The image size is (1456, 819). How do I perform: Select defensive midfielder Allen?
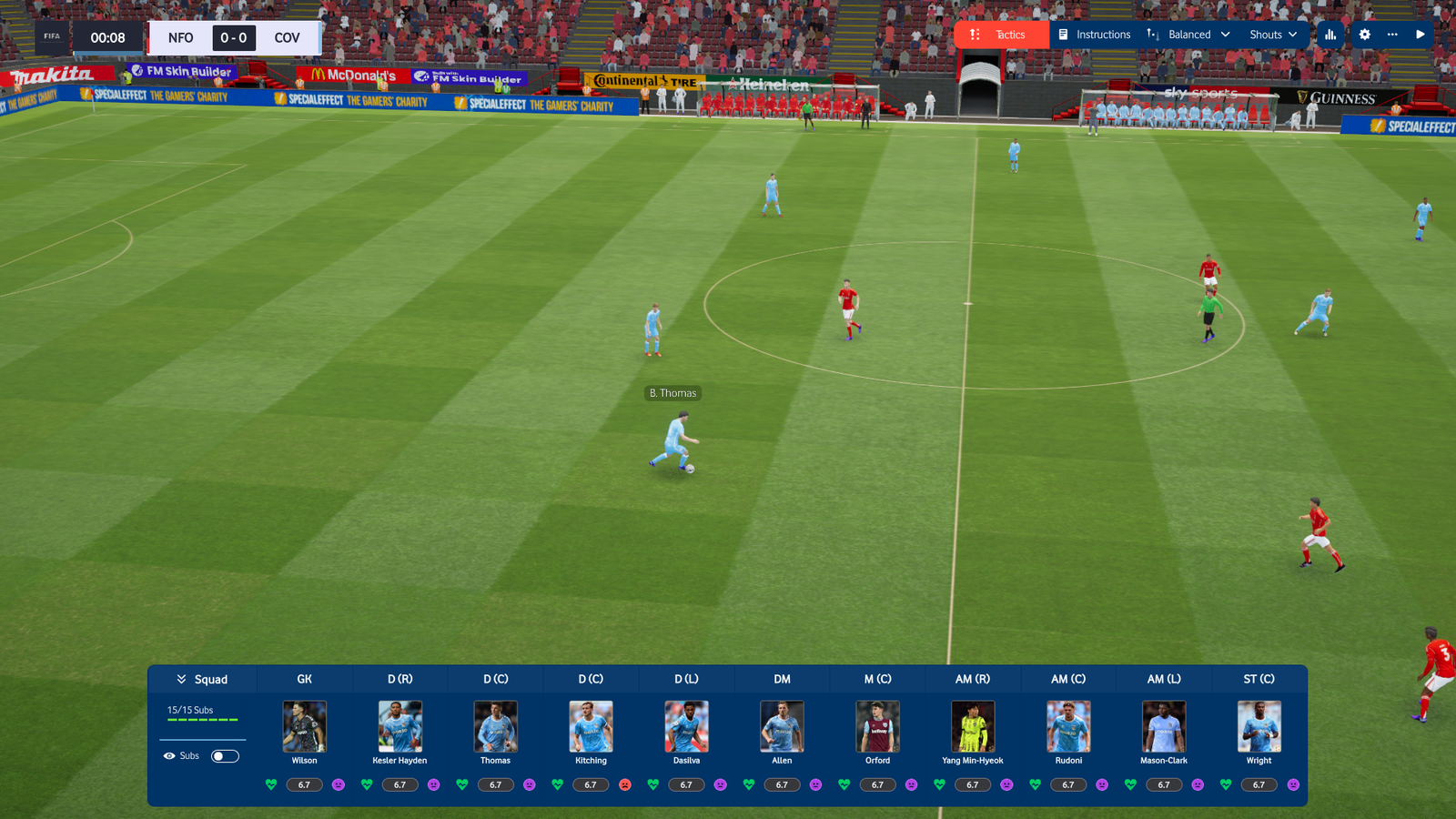(x=782, y=726)
